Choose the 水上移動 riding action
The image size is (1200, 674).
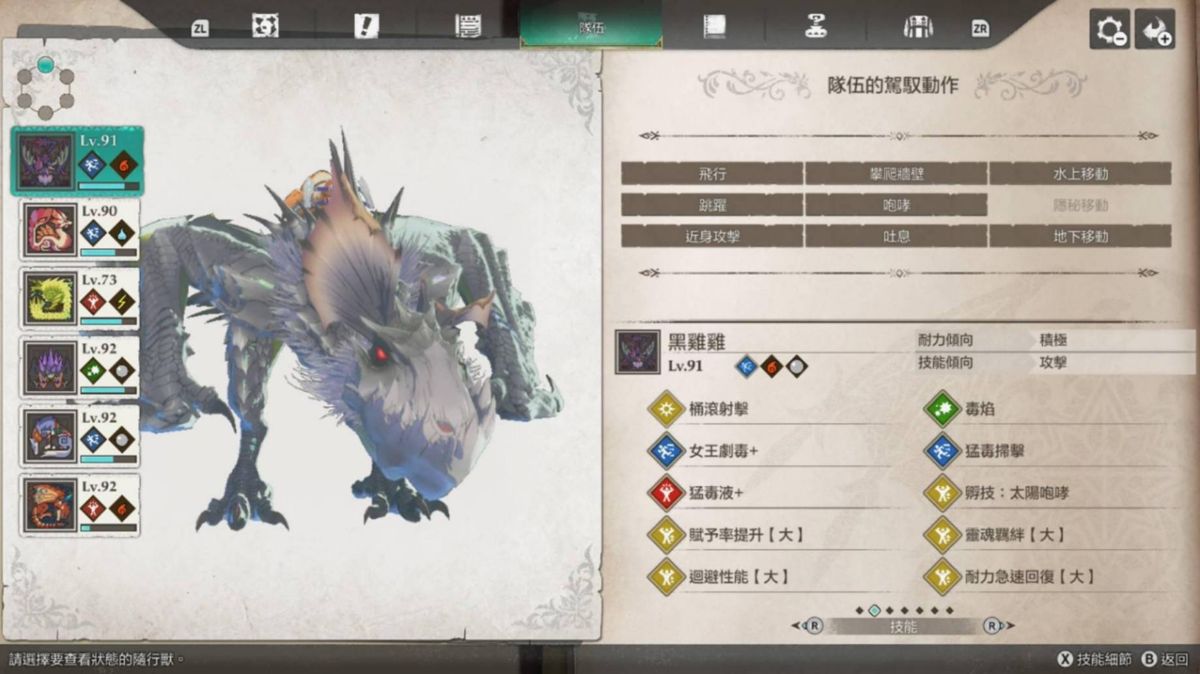coord(1080,174)
